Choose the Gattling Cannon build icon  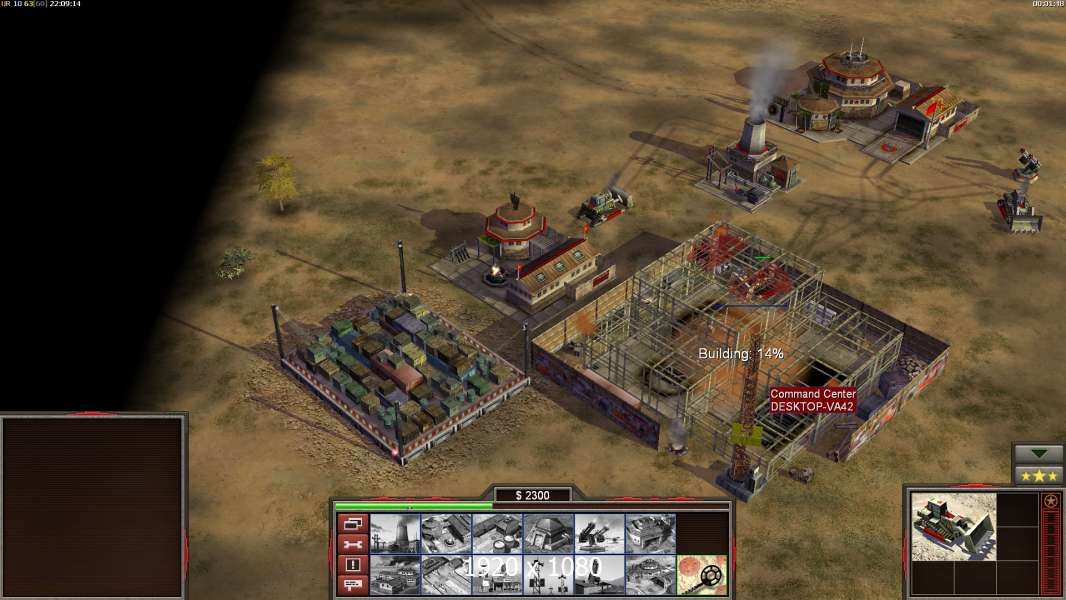[x=599, y=534]
